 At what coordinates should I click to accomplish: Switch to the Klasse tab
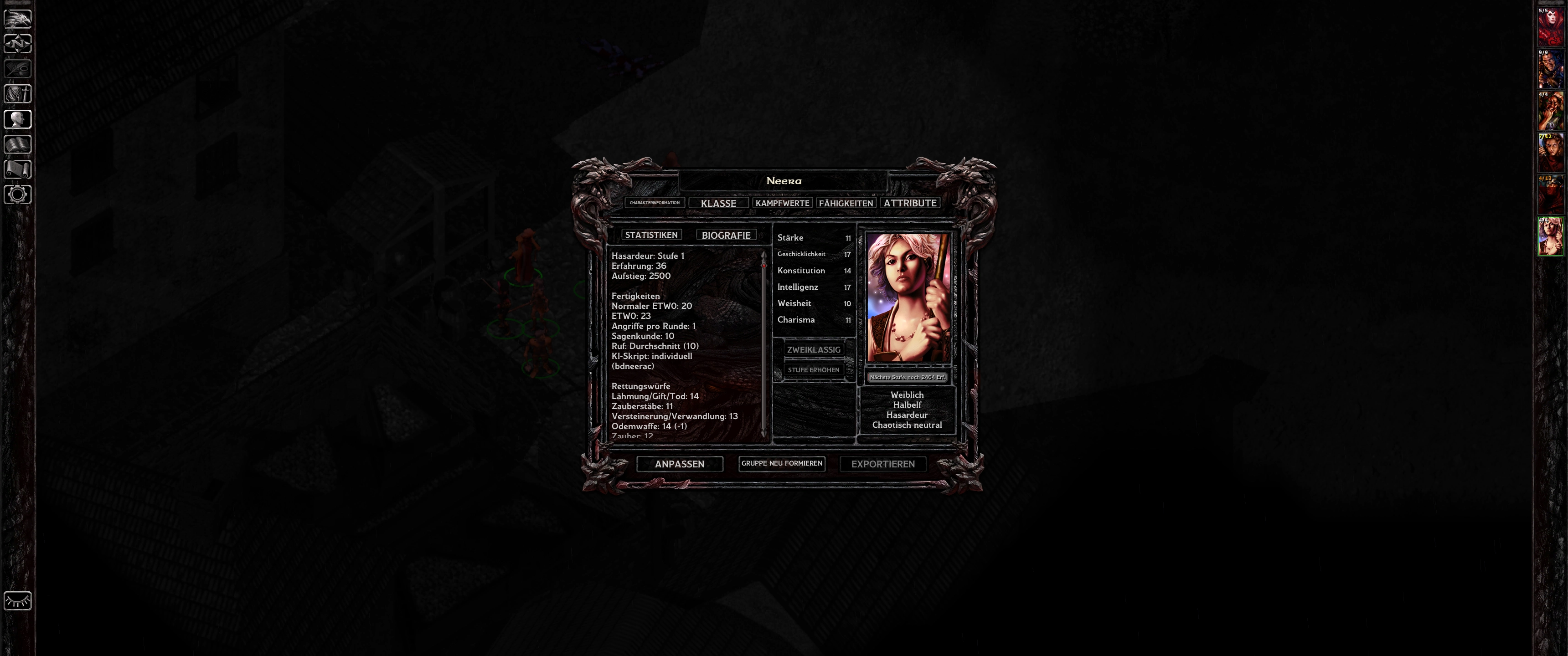(x=718, y=203)
